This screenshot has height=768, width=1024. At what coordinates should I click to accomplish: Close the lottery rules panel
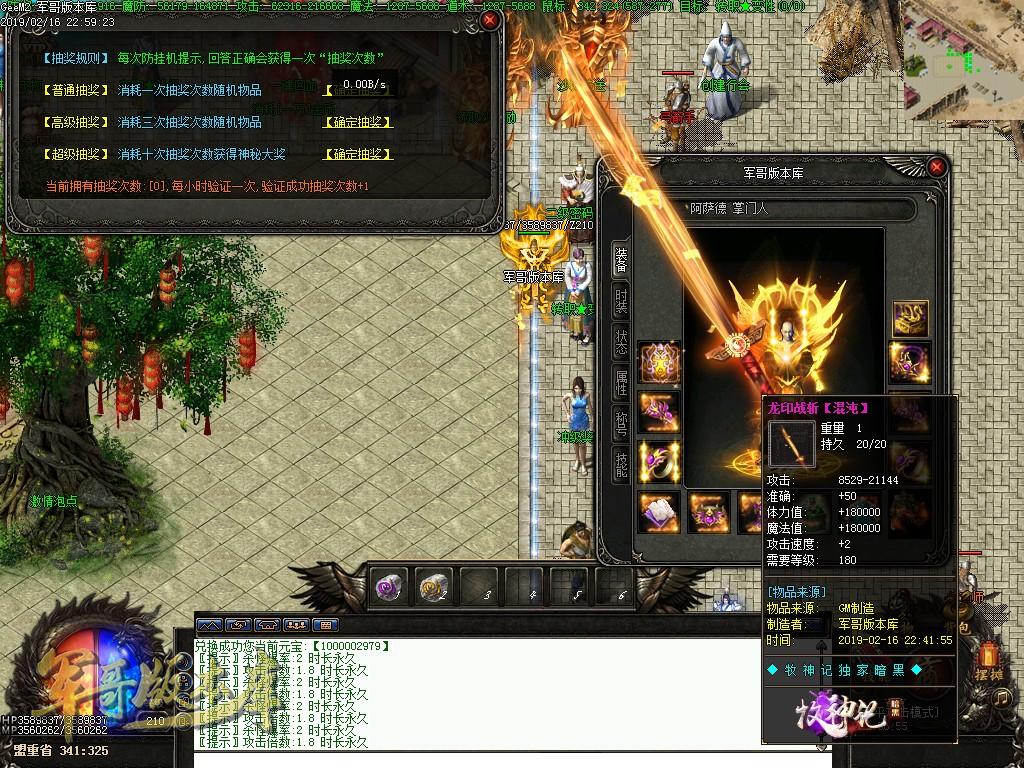(489, 19)
